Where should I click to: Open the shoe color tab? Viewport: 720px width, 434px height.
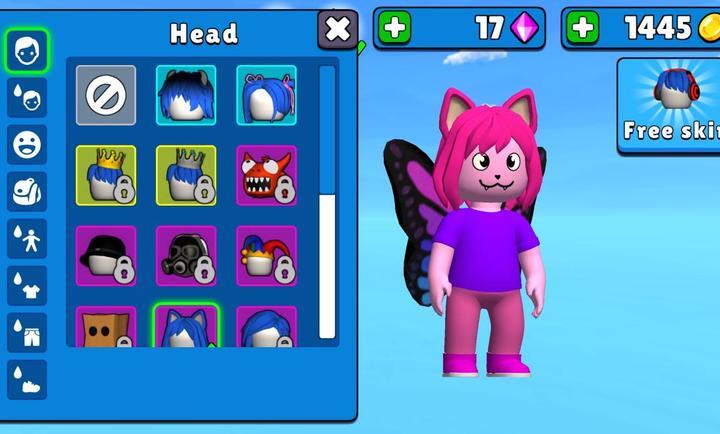click(x=26, y=379)
